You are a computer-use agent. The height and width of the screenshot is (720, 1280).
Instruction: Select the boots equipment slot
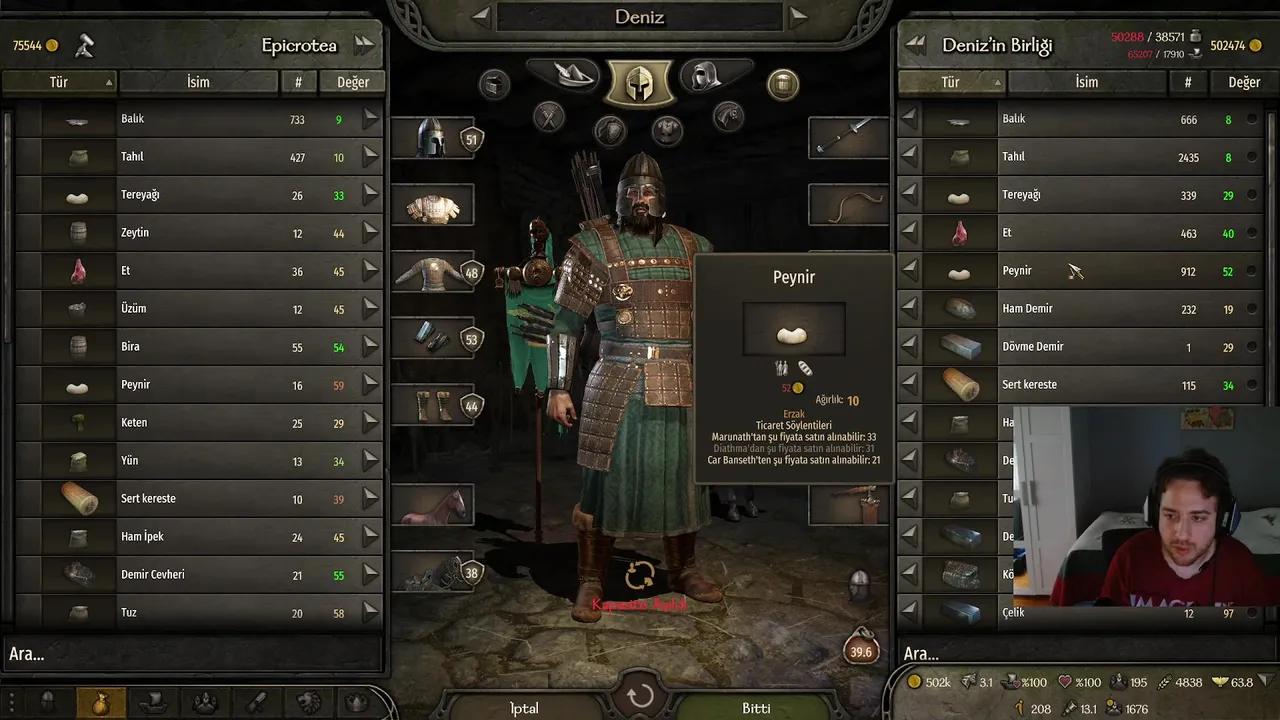click(x=432, y=405)
